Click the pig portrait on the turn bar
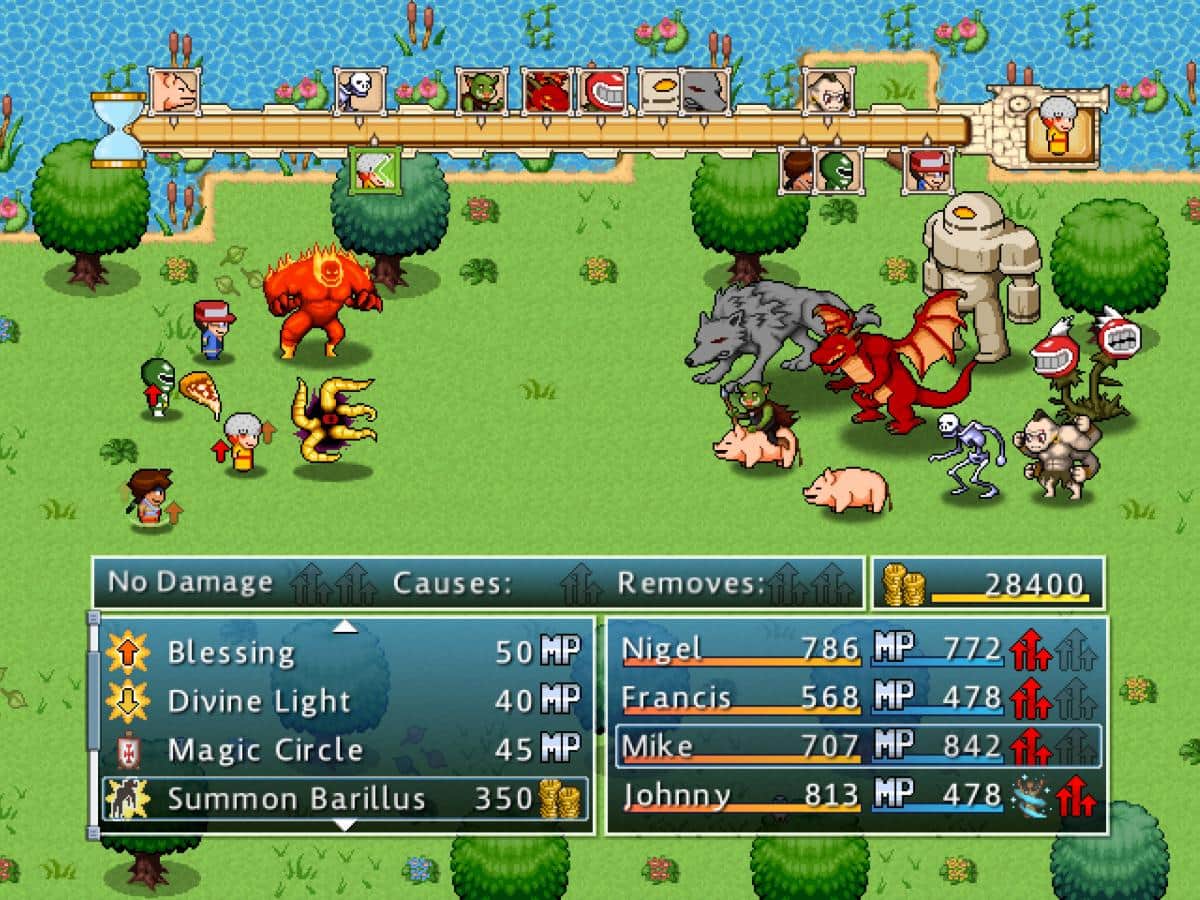 [174, 91]
